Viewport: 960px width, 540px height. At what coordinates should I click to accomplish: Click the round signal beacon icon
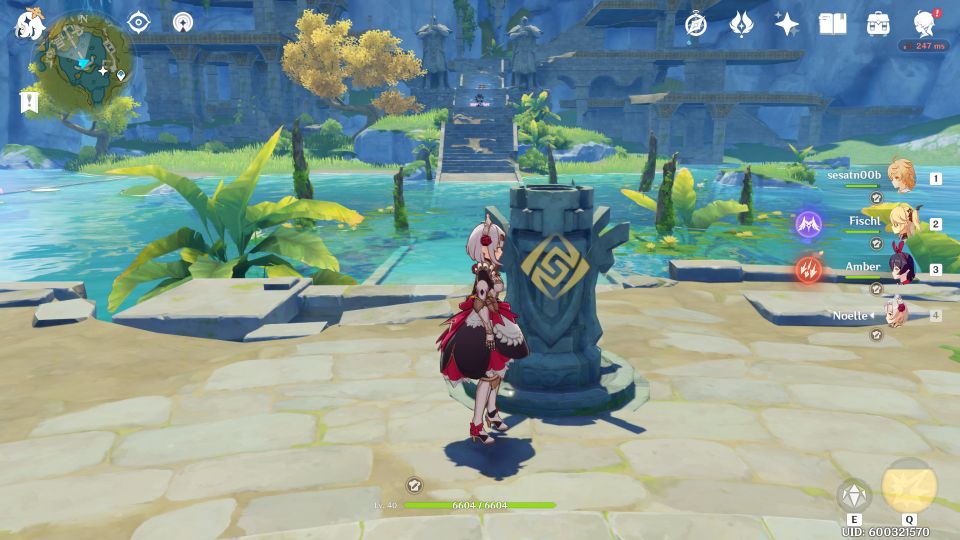(x=182, y=22)
